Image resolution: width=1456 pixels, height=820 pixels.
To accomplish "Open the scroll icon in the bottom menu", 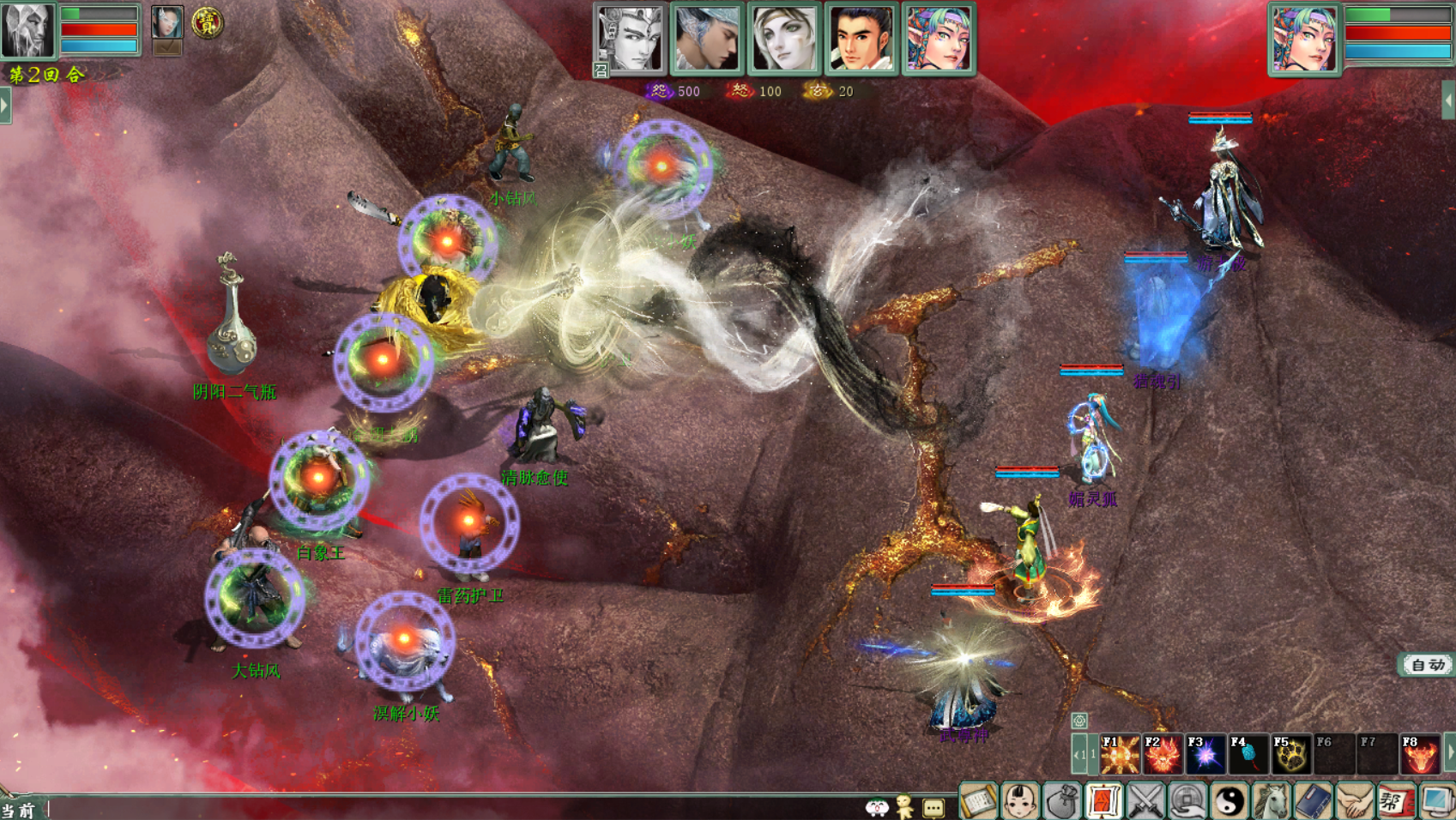I will point(978,802).
